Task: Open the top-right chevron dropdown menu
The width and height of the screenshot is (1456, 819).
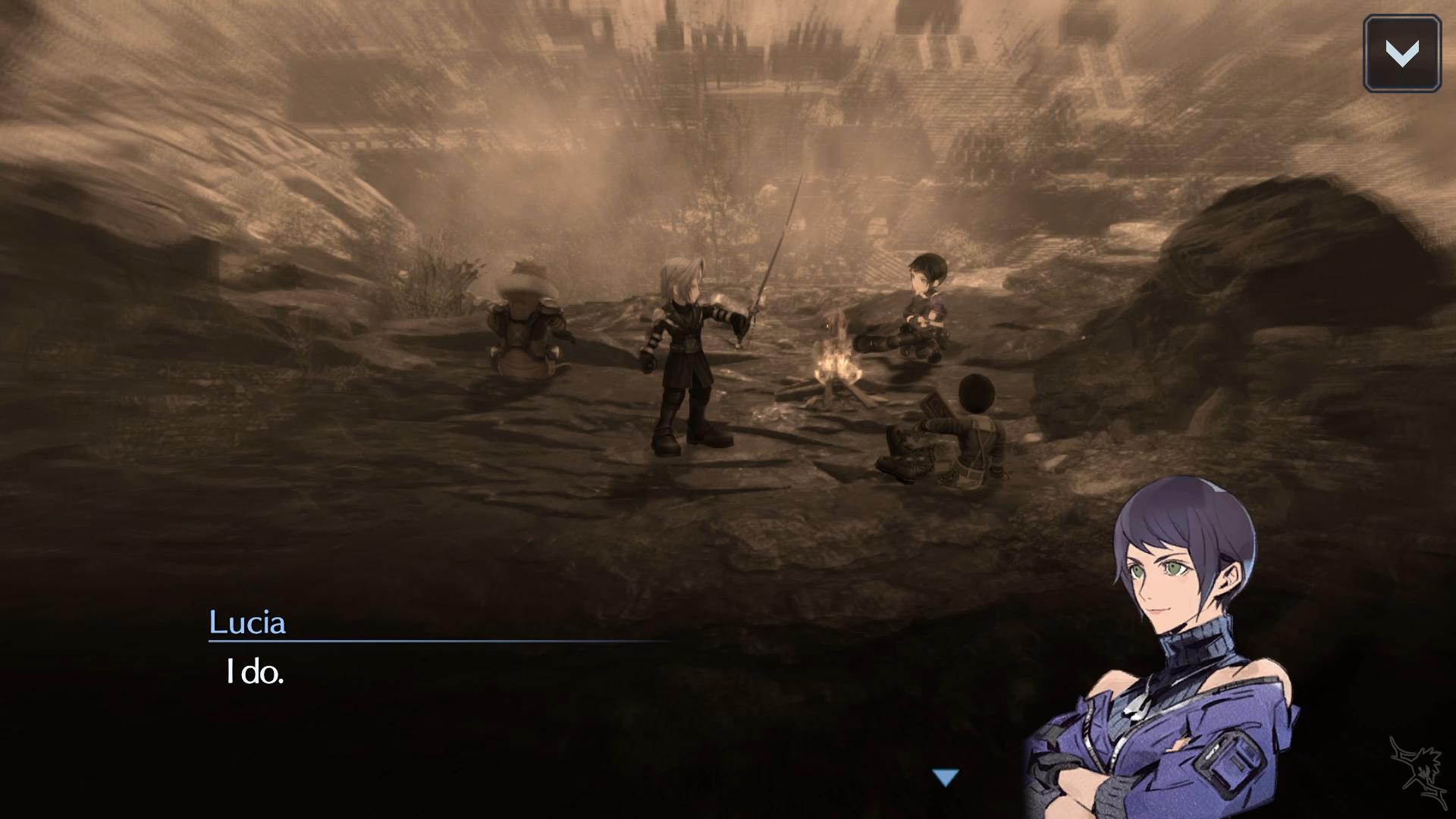Action: [x=1401, y=54]
